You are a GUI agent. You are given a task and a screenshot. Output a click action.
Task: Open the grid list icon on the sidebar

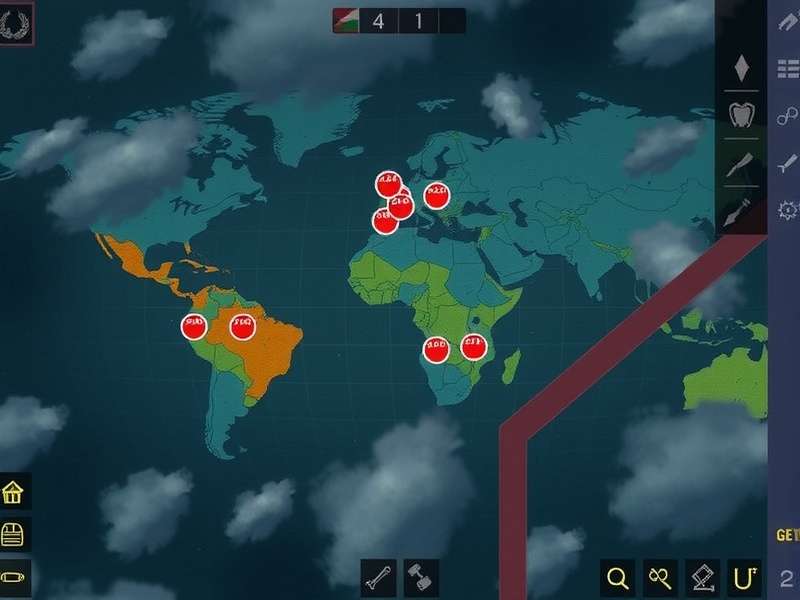tap(787, 68)
